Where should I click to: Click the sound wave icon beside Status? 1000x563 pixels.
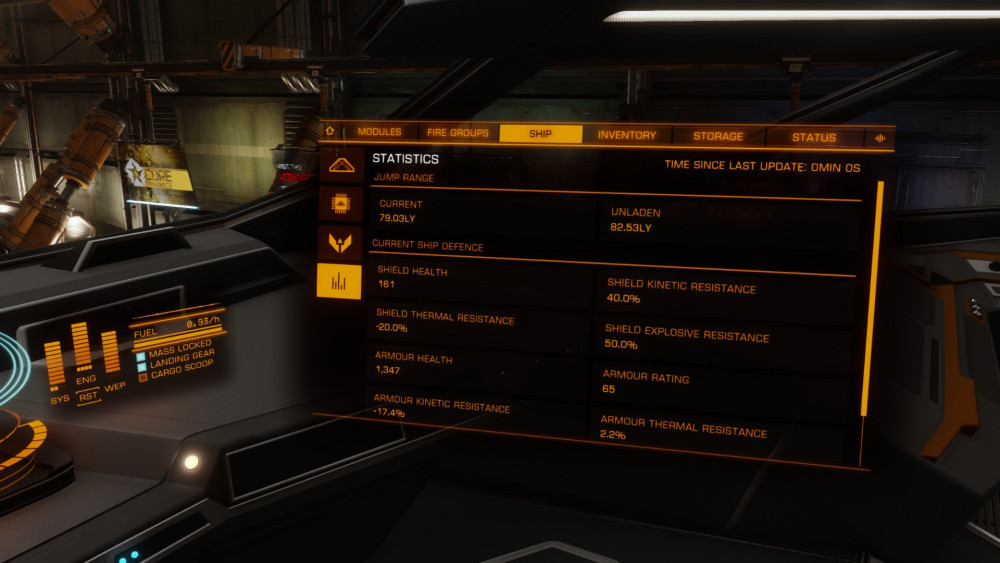click(880, 138)
